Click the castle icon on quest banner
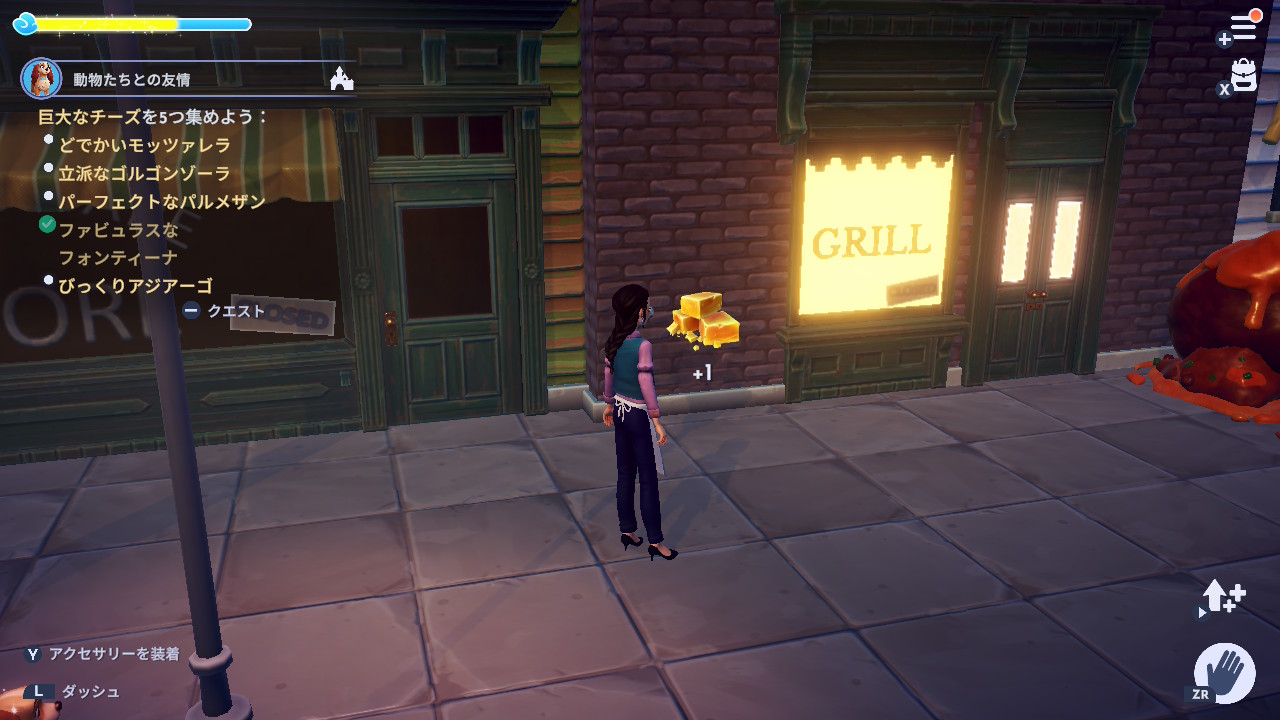 [342, 78]
